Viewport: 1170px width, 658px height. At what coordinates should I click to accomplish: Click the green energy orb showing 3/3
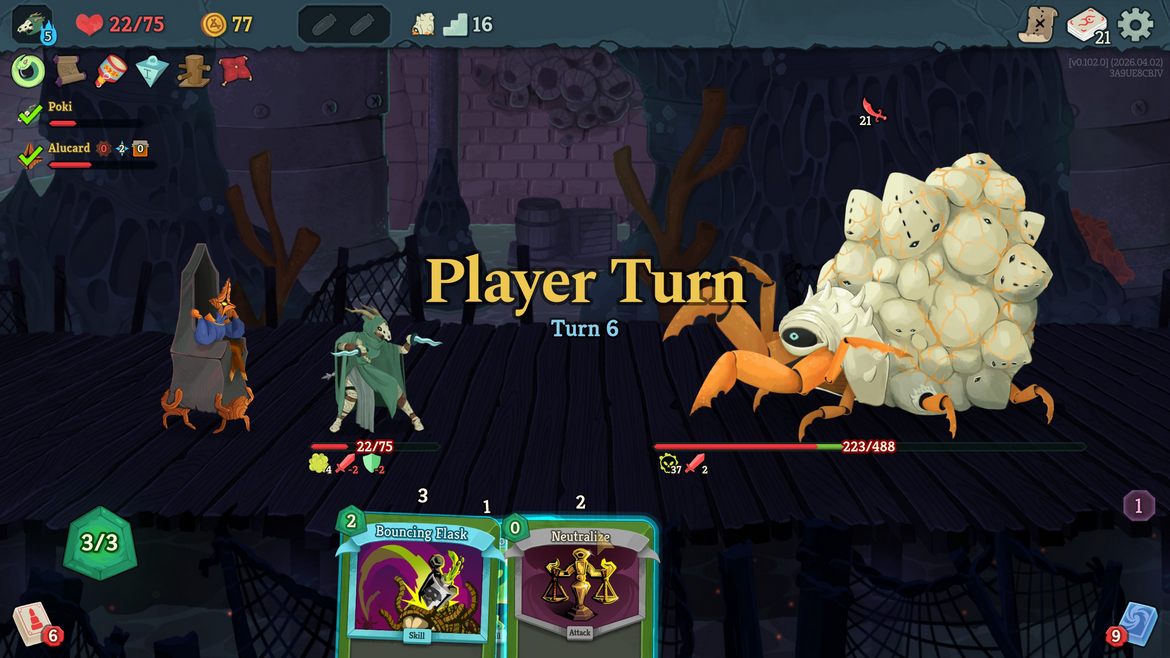[99, 543]
